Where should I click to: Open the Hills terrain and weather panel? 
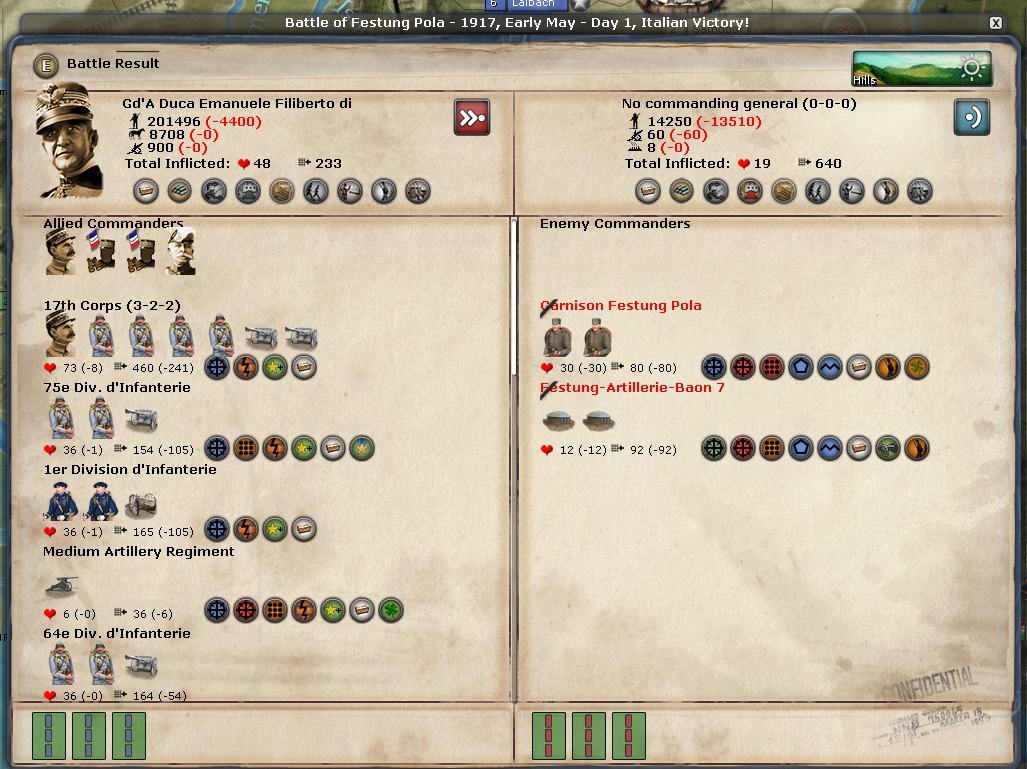921,68
